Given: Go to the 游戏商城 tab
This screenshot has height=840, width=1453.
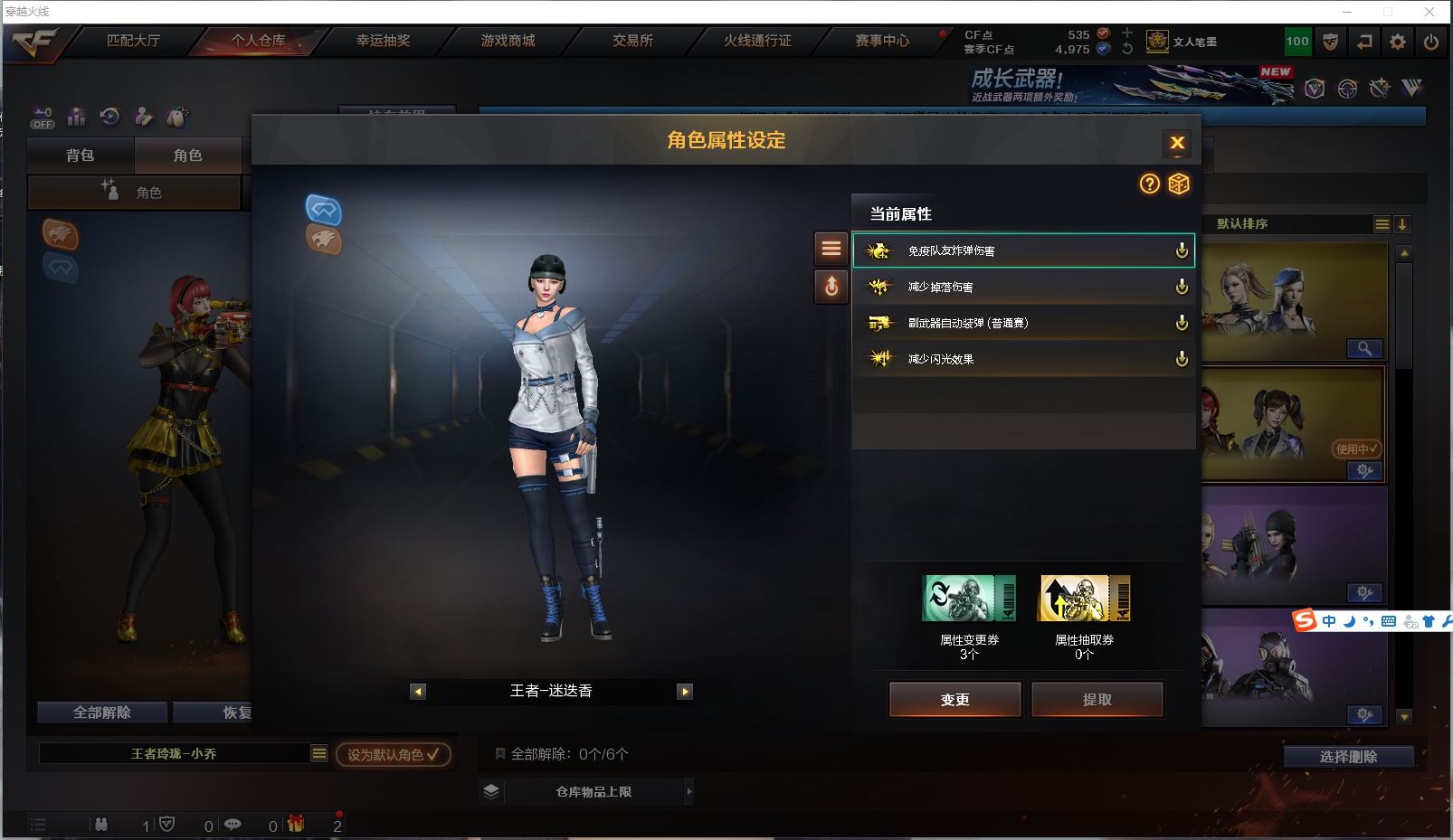Looking at the screenshot, I should click(x=508, y=41).
